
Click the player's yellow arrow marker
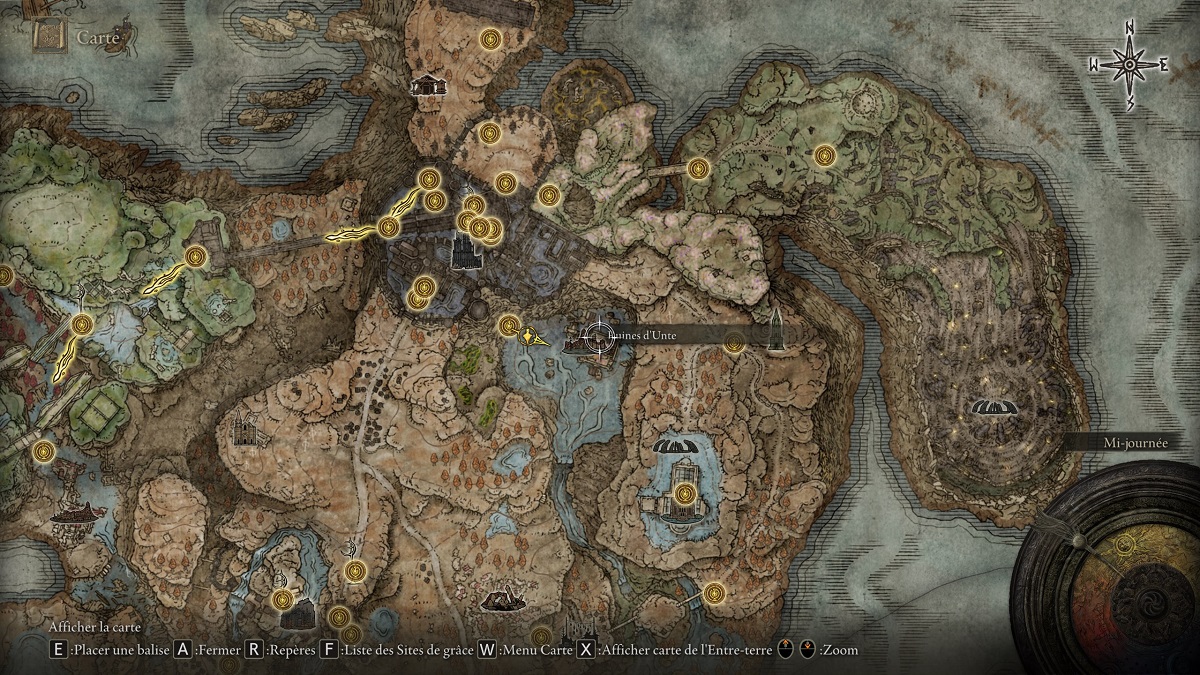point(531,338)
